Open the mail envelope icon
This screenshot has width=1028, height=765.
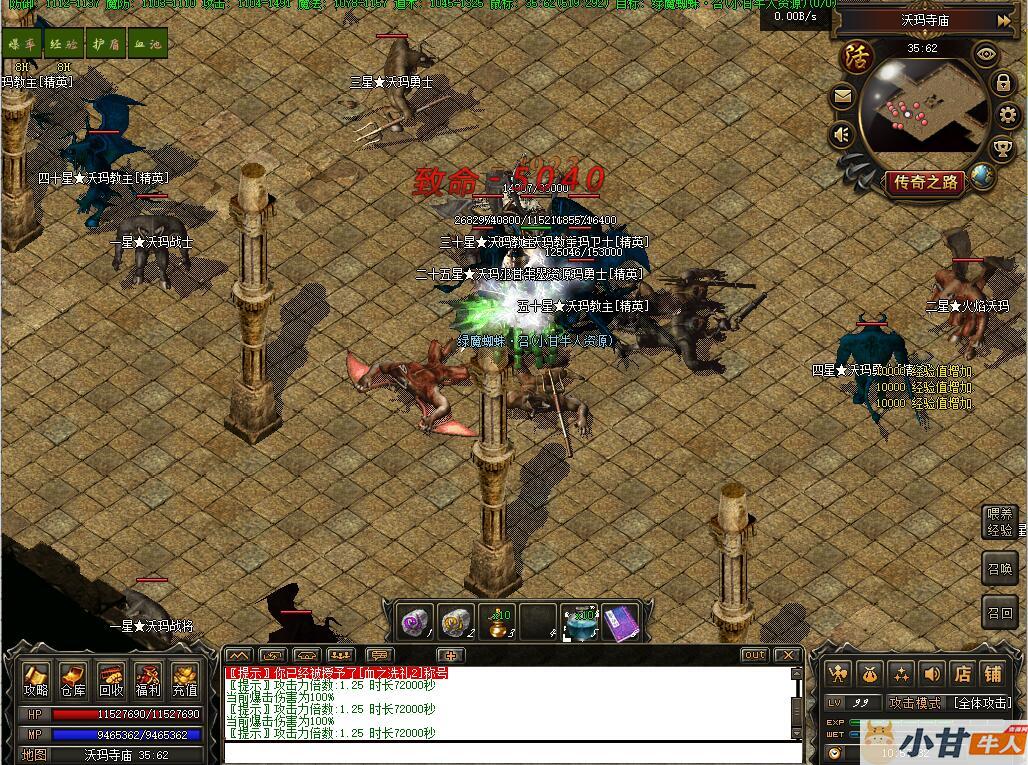pyautogui.click(x=843, y=97)
